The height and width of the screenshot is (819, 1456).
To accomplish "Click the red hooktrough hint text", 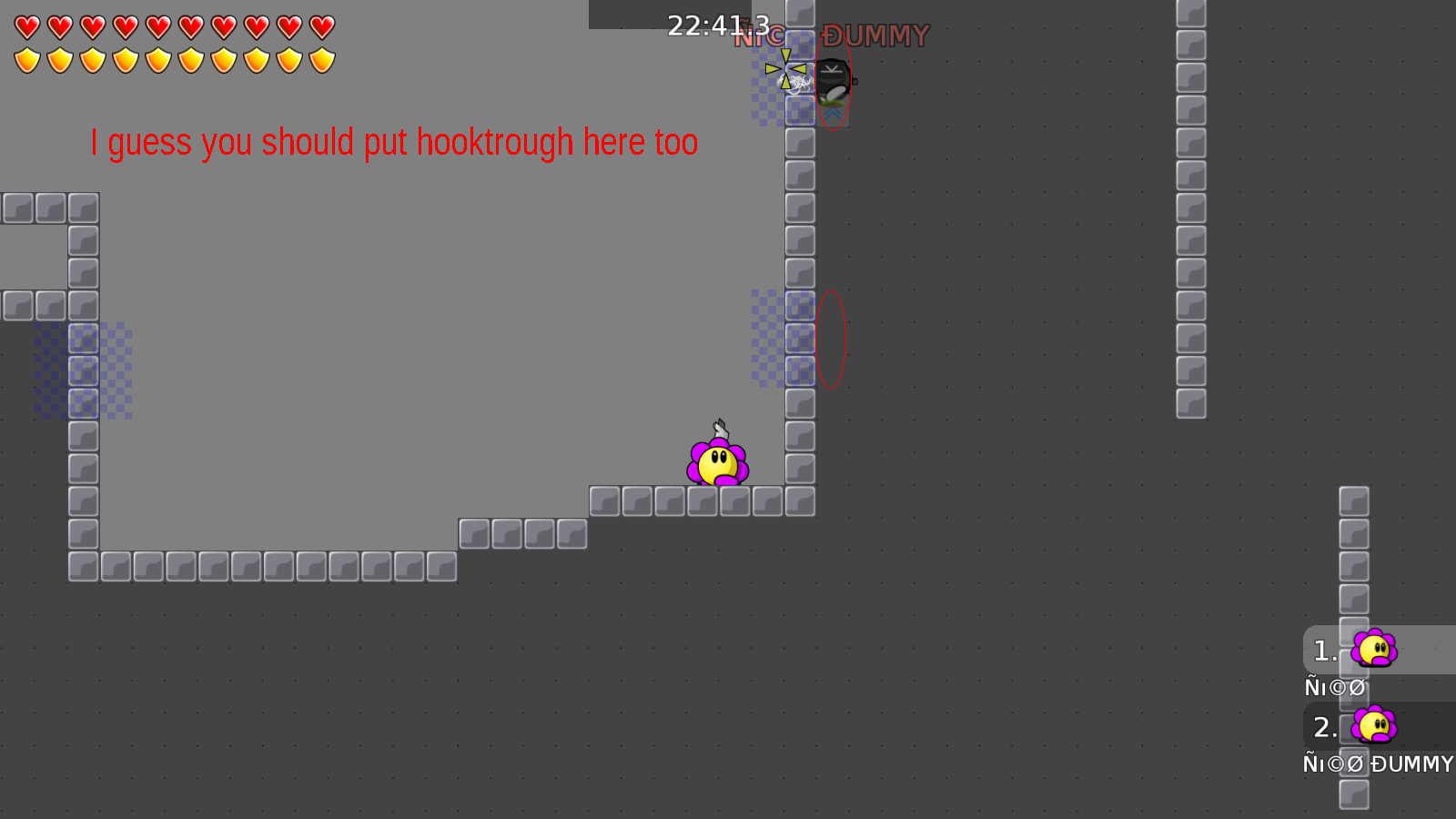I will tap(393, 142).
